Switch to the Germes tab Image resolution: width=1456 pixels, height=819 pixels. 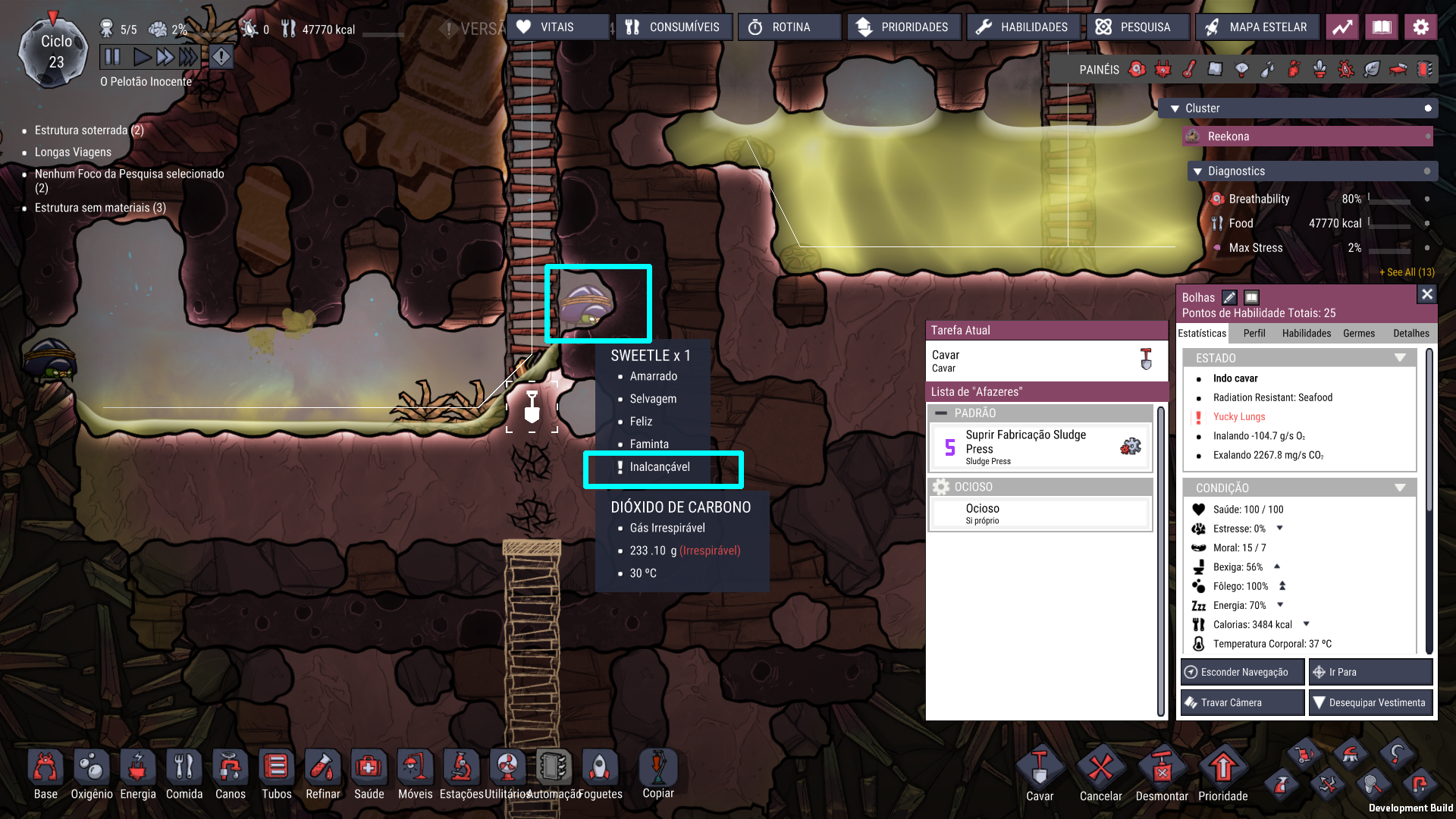[x=1358, y=333]
